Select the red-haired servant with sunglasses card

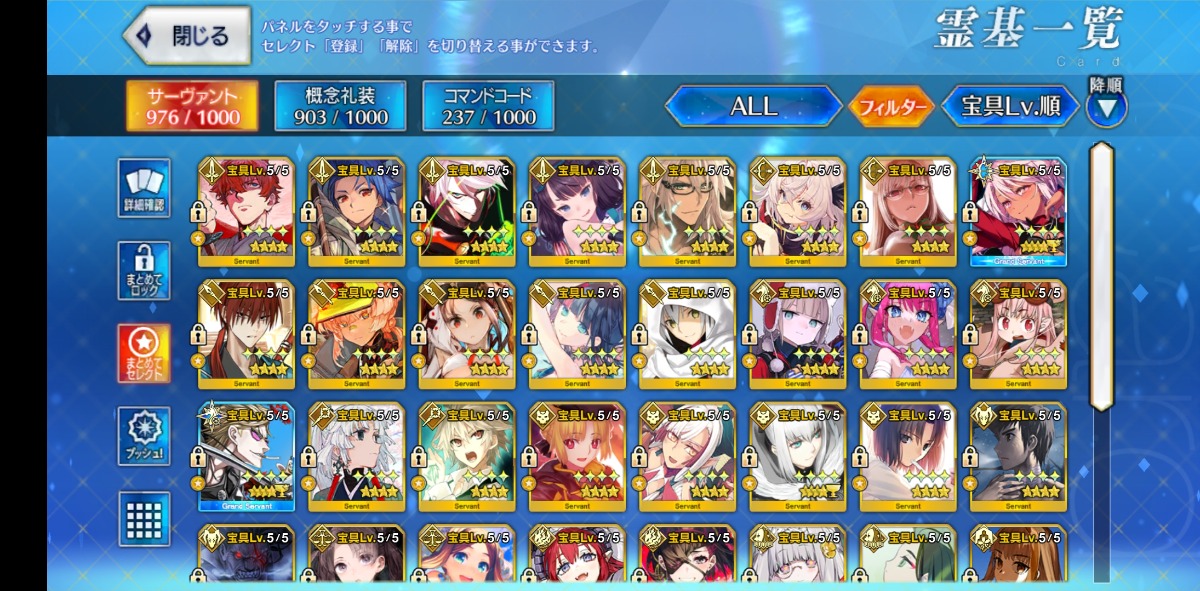(246, 212)
